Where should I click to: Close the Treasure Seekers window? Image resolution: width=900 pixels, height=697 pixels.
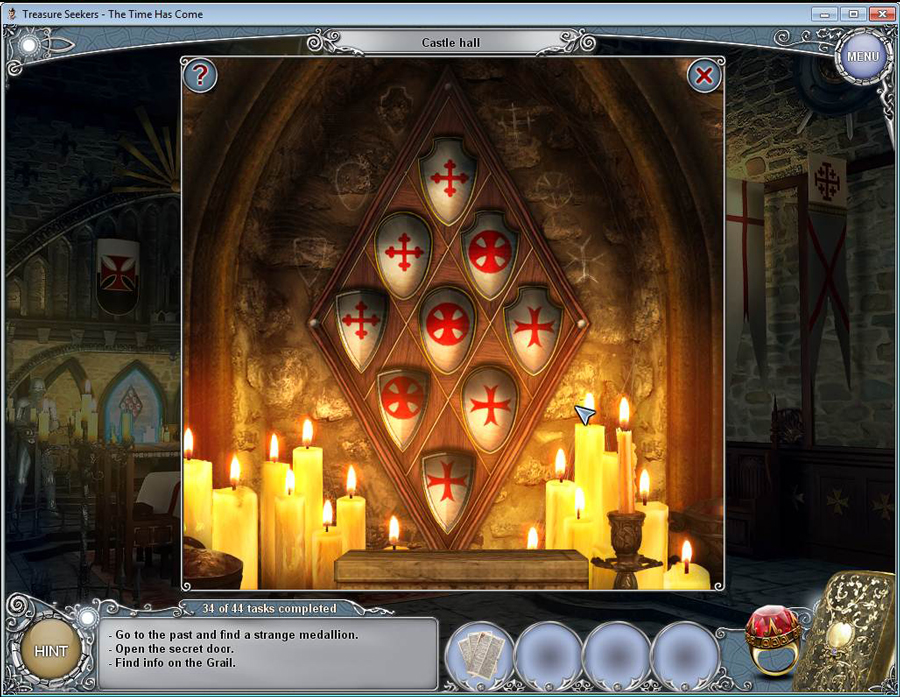880,14
